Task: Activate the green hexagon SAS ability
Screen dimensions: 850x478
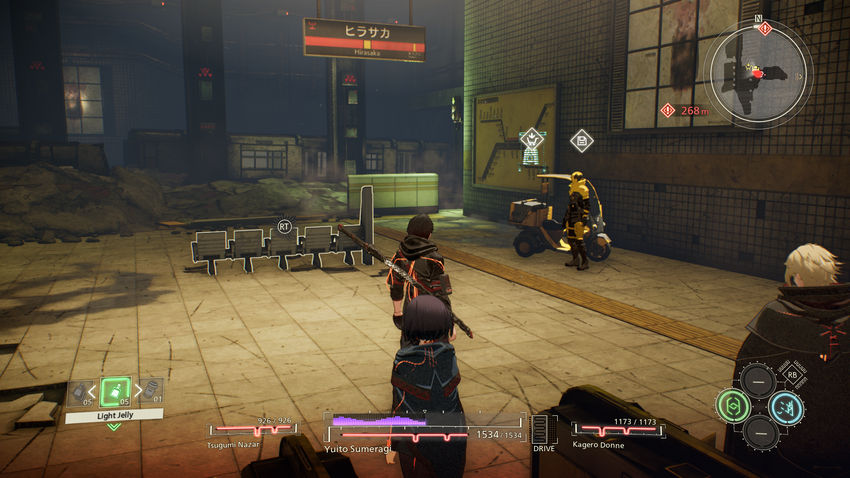Action: 732,406
